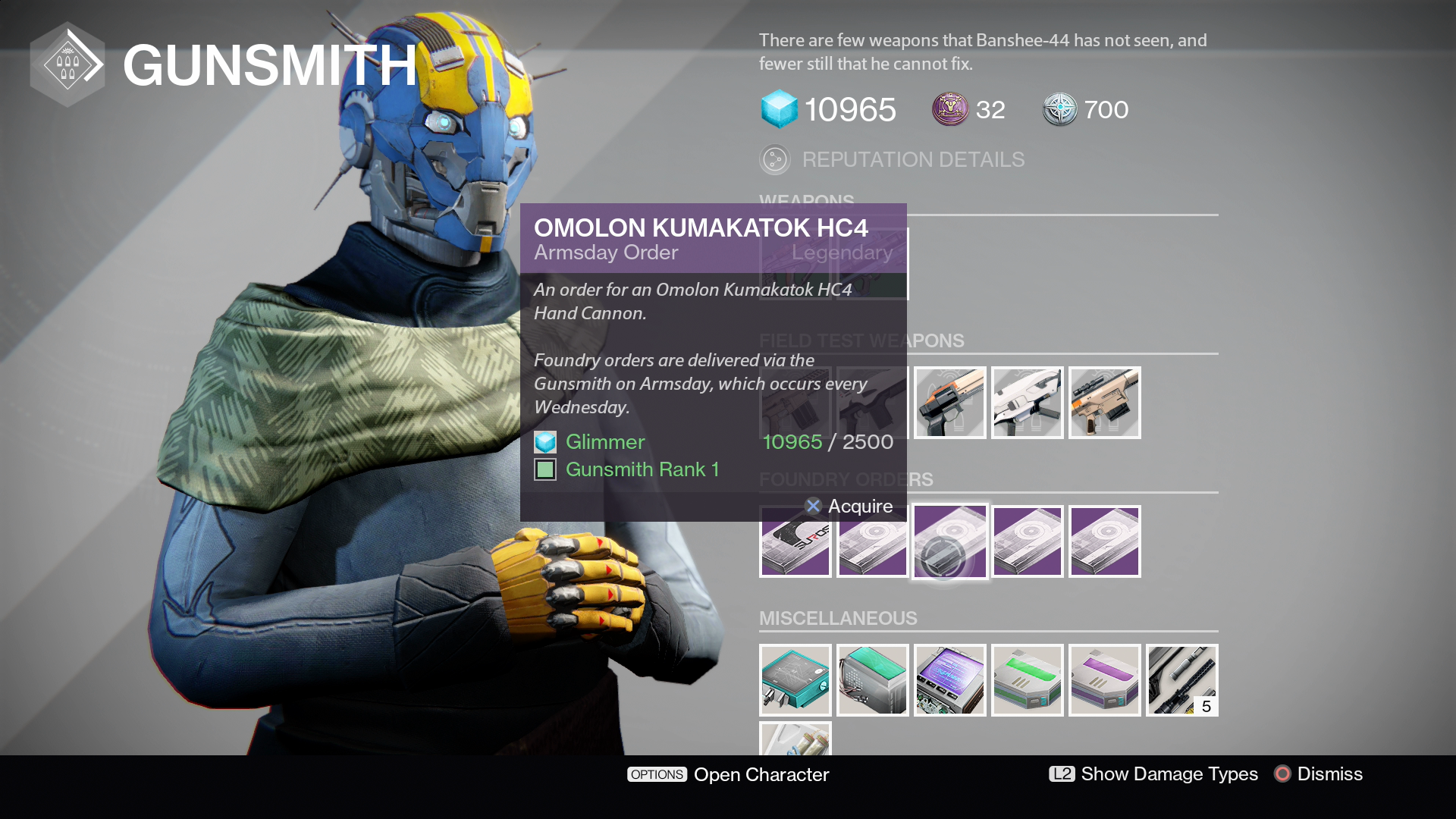Buy the purple heavy ammo synthesis crate
The image size is (1456, 819).
pyautogui.click(x=1104, y=680)
